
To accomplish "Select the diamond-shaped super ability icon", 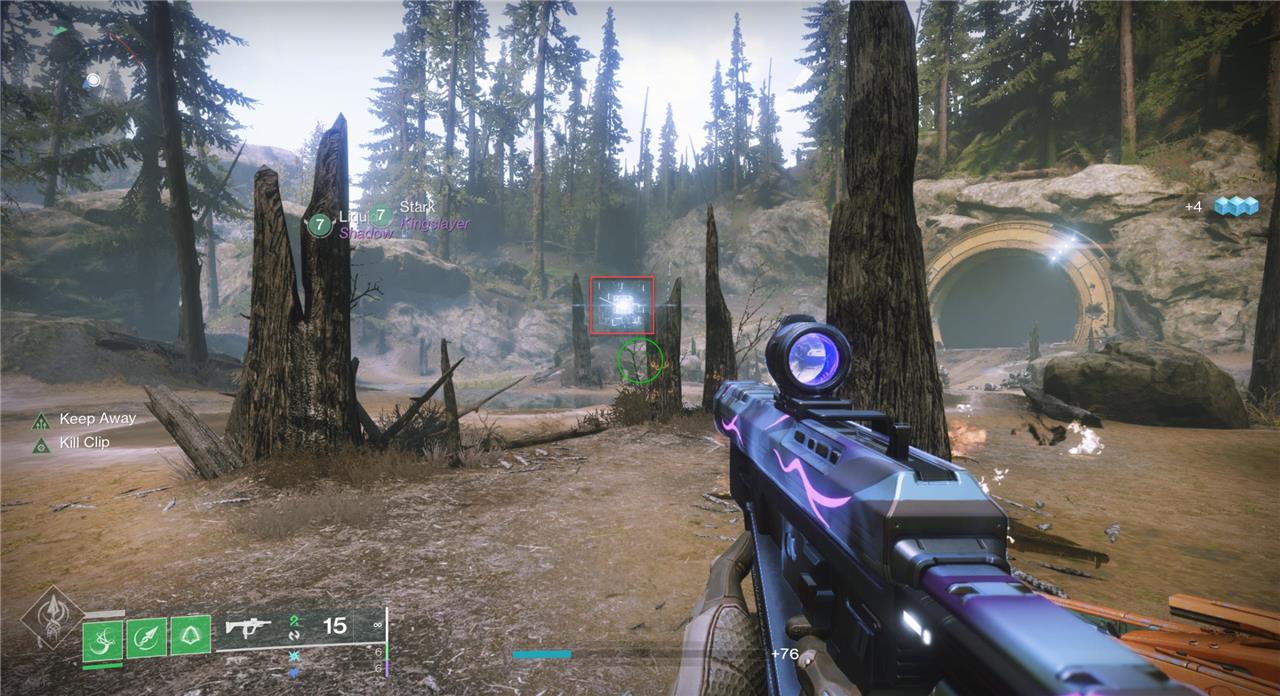I will pyautogui.click(x=52, y=621).
